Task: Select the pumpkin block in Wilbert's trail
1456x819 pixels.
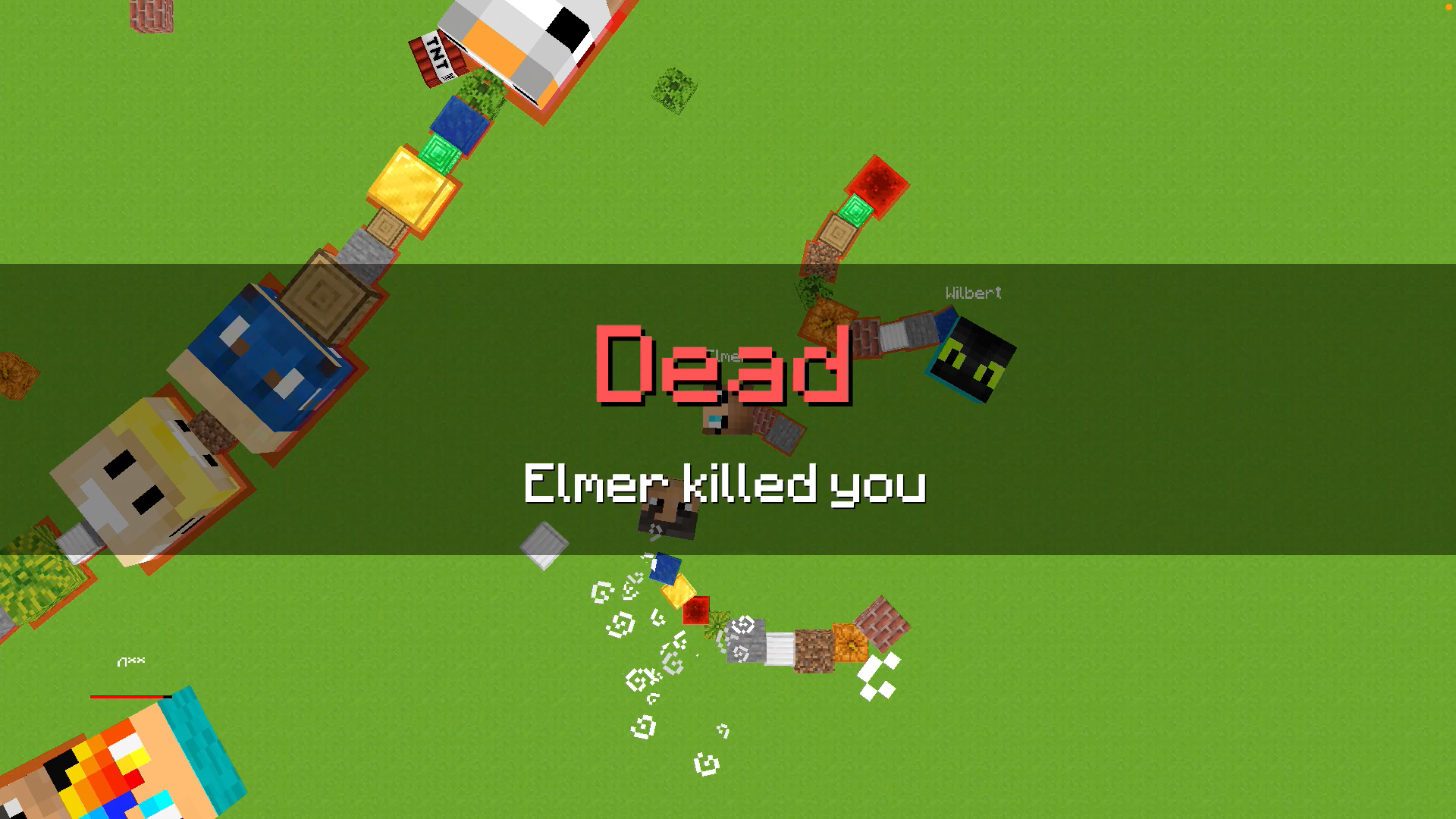Action: click(827, 318)
